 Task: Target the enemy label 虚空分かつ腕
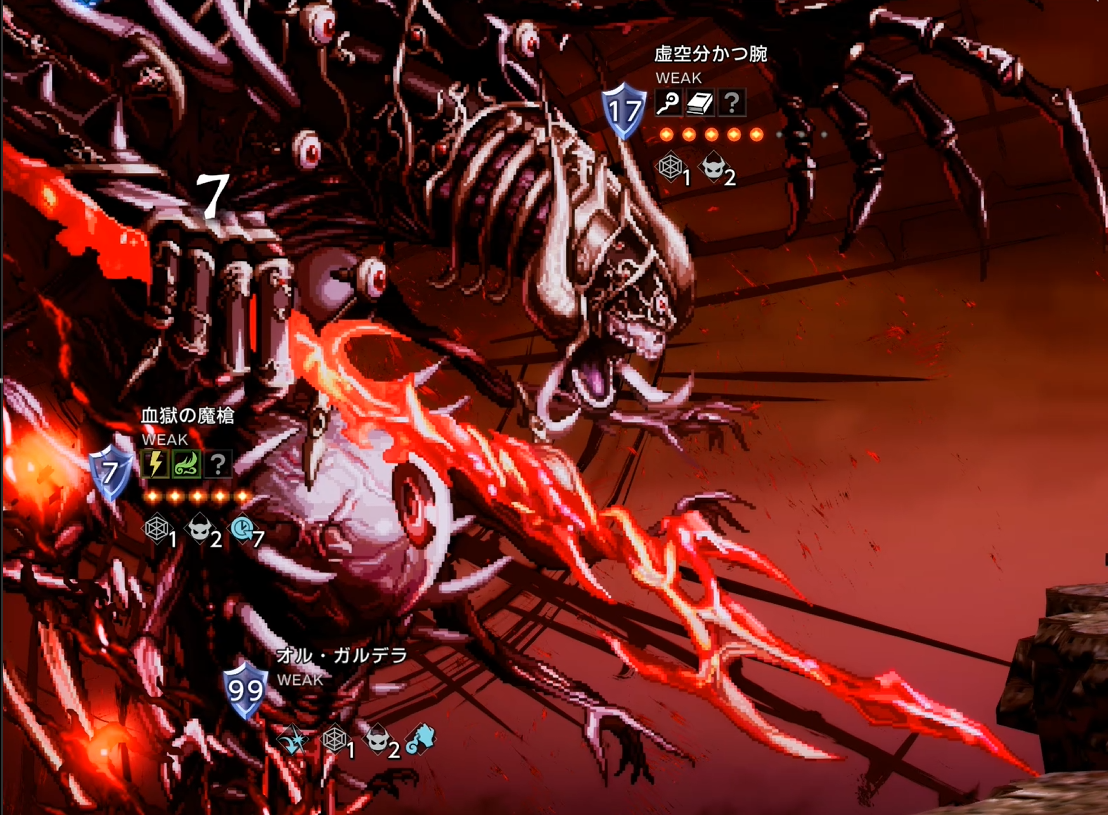[x=711, y=54]
